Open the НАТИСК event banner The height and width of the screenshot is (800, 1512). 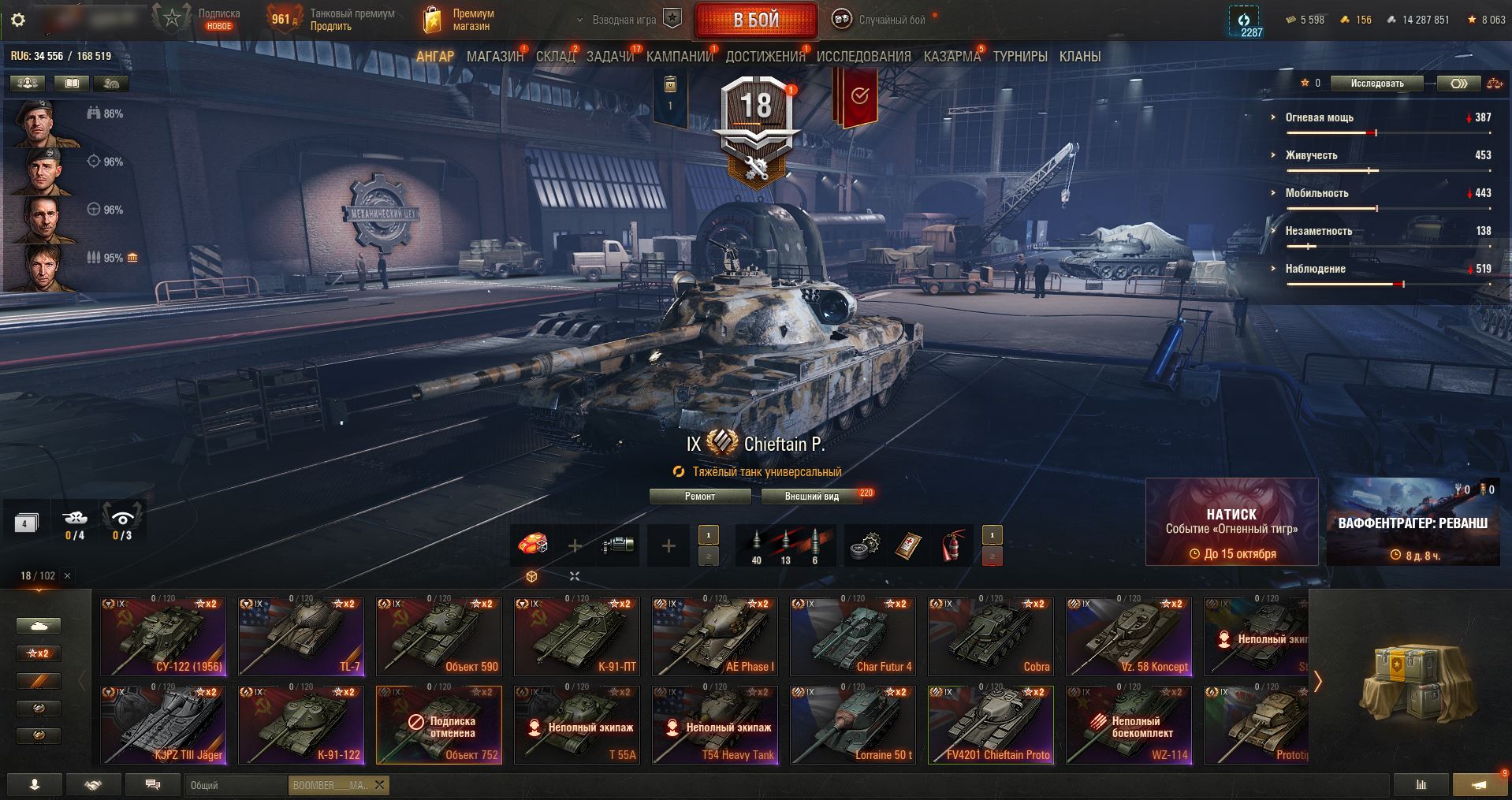[1231, 522]
